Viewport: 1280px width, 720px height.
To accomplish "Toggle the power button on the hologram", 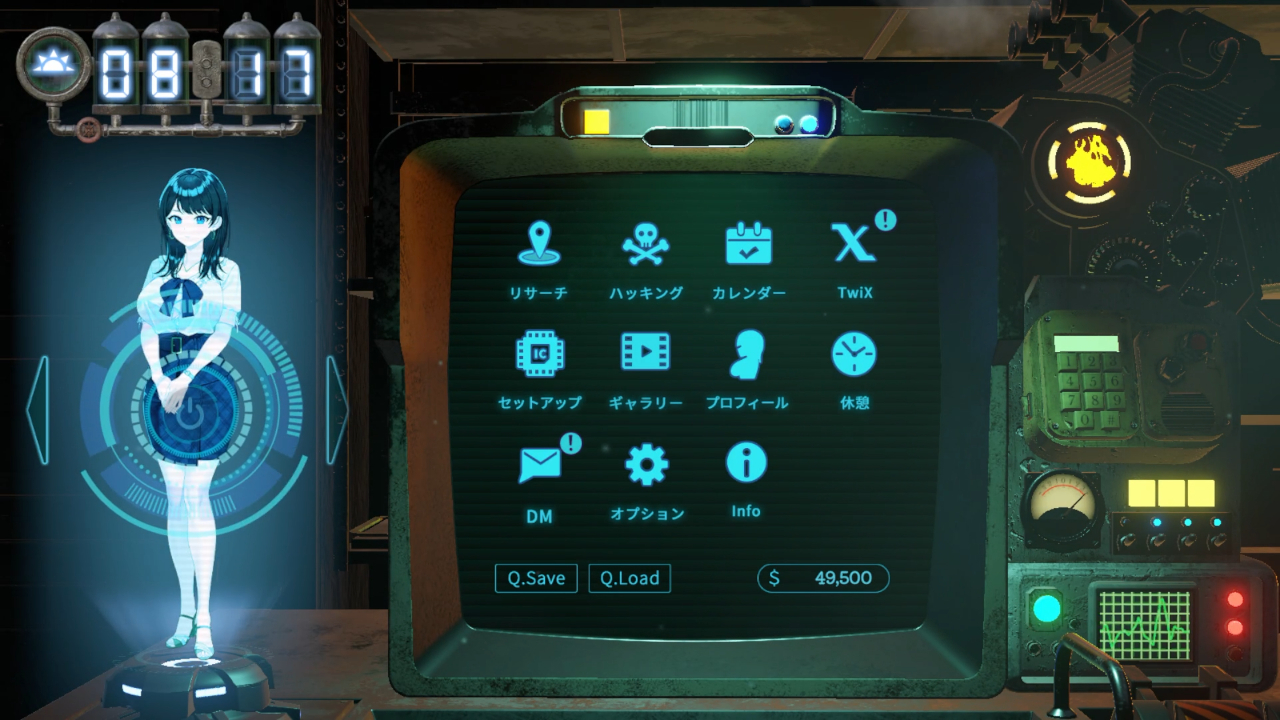I will click(189, 416).
